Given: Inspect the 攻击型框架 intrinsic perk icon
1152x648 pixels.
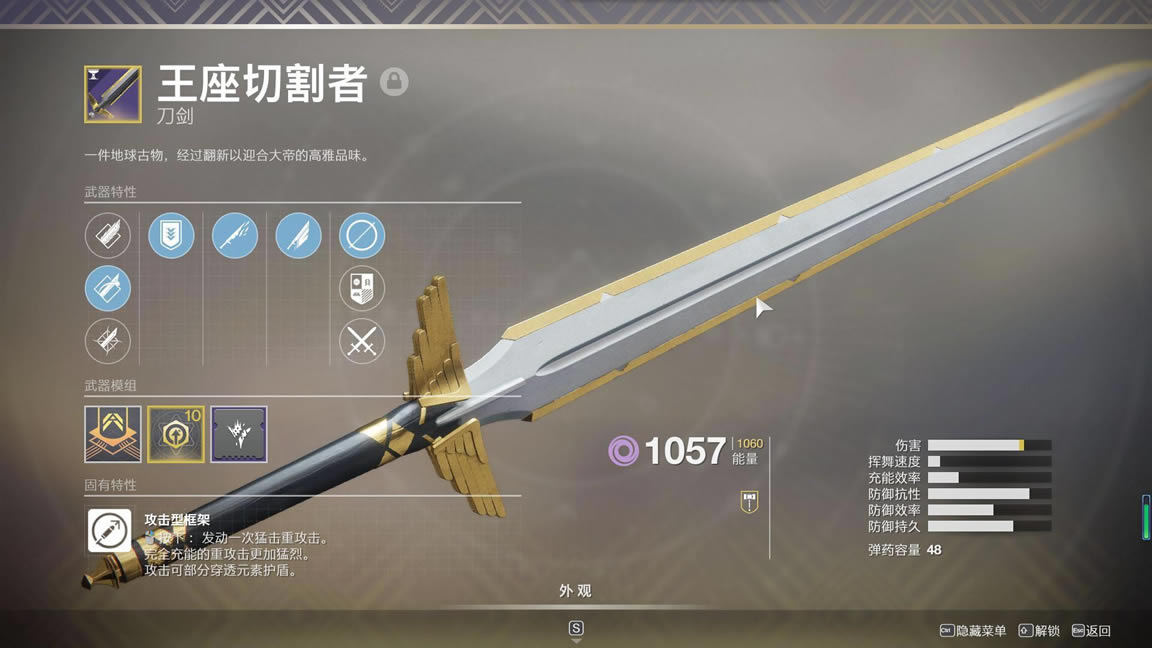Looking at the screenshot, I should point(108,531).
